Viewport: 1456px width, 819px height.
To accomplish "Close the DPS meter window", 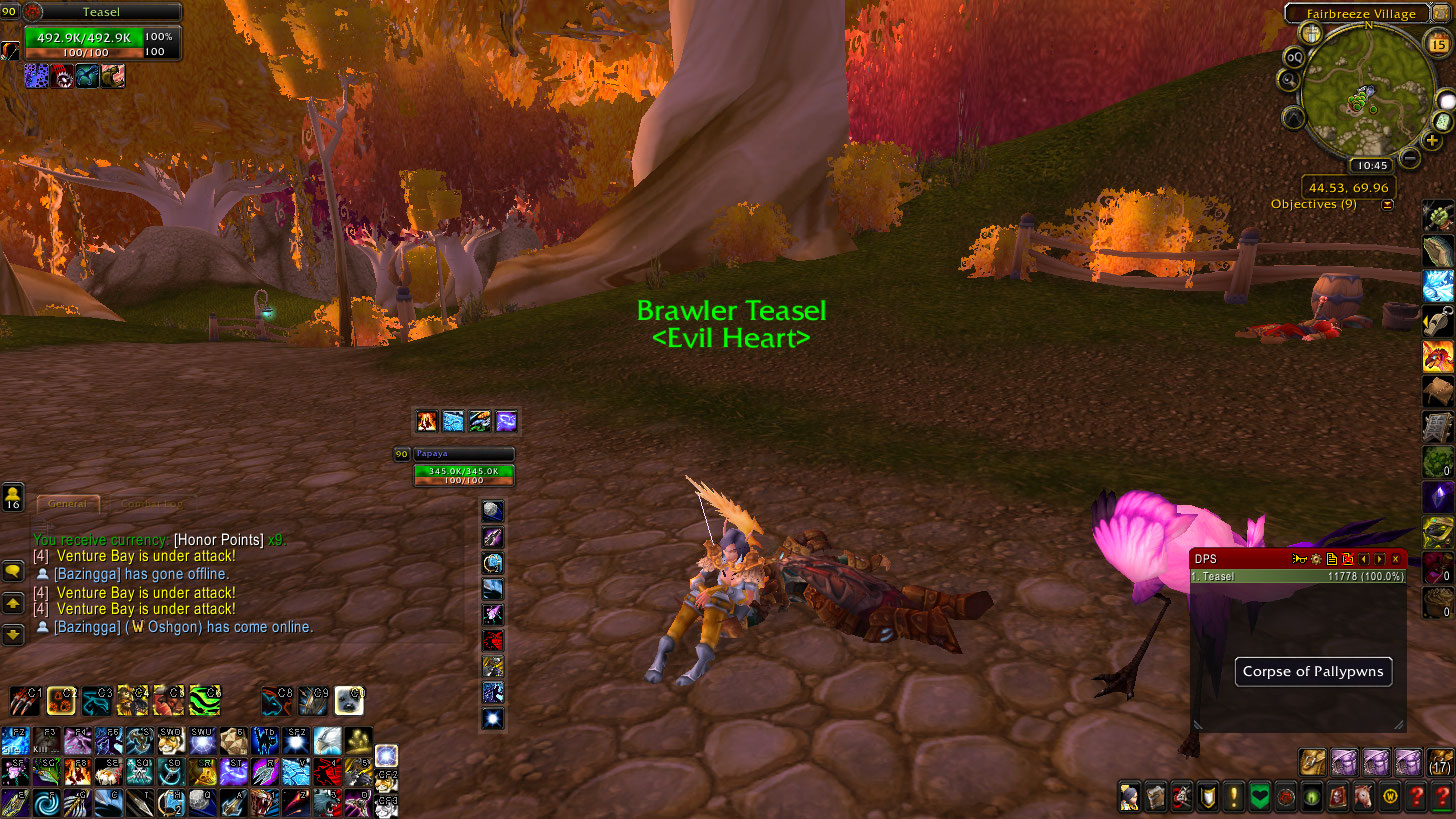I will coord(1396,559).
